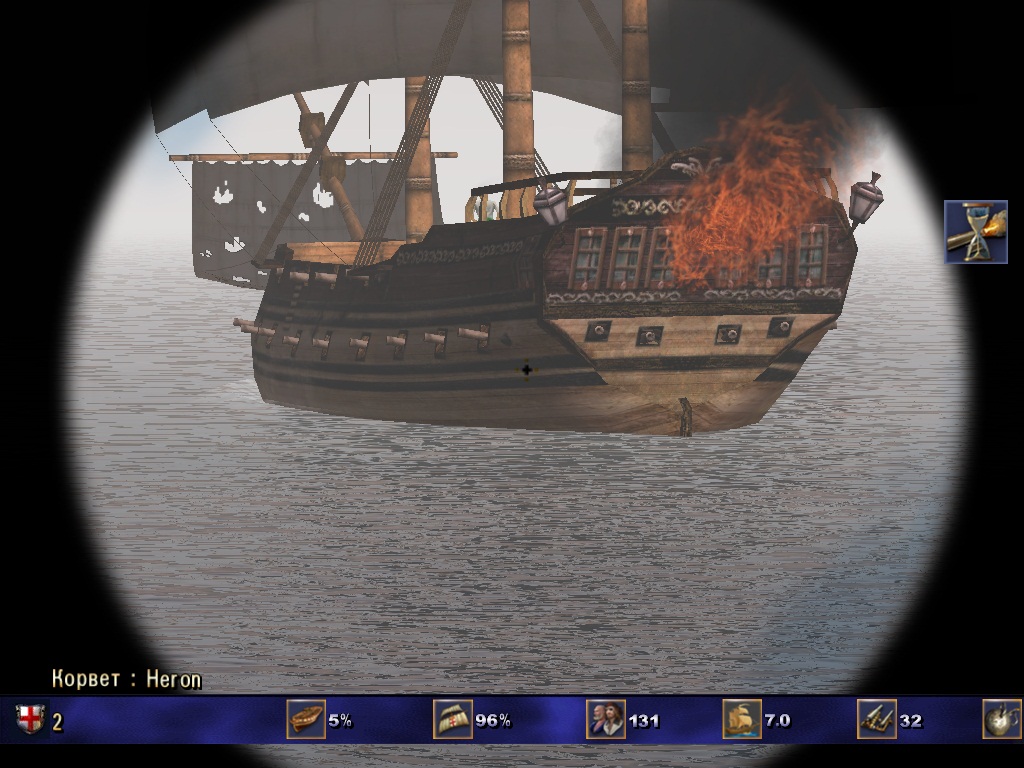Select the sailing ship speed icon
The image size is (1024, 768).
click(741, 719)
